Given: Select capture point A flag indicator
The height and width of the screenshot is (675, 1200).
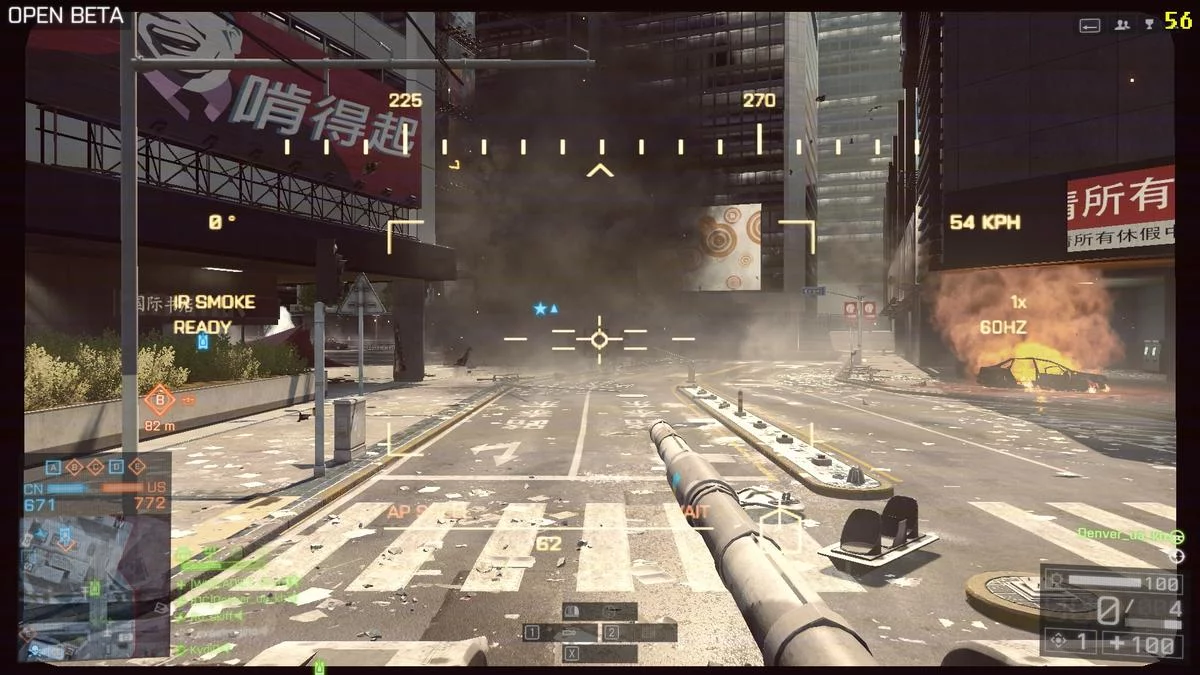Looking at the screenshot, I should [x=53, y=467].
